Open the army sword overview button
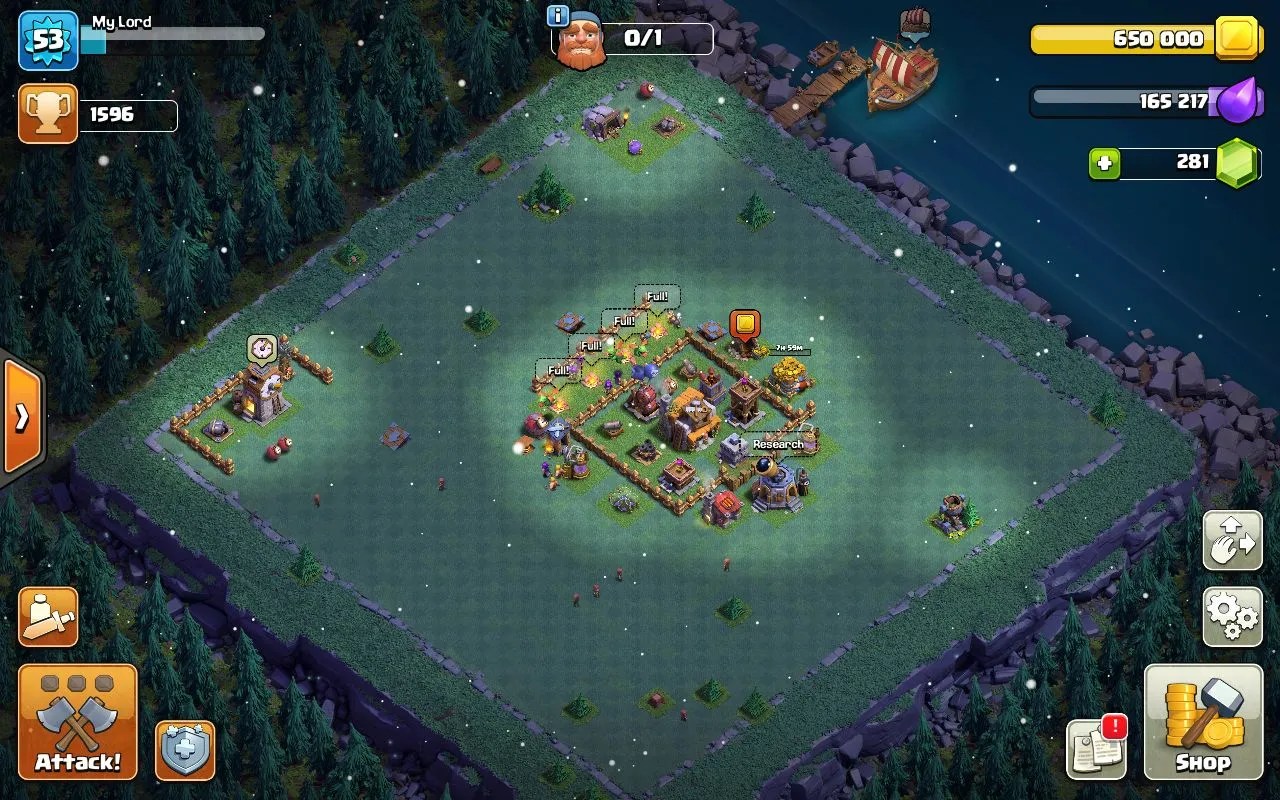Viewport: 1280px width, 800px height. click(48, 616)
